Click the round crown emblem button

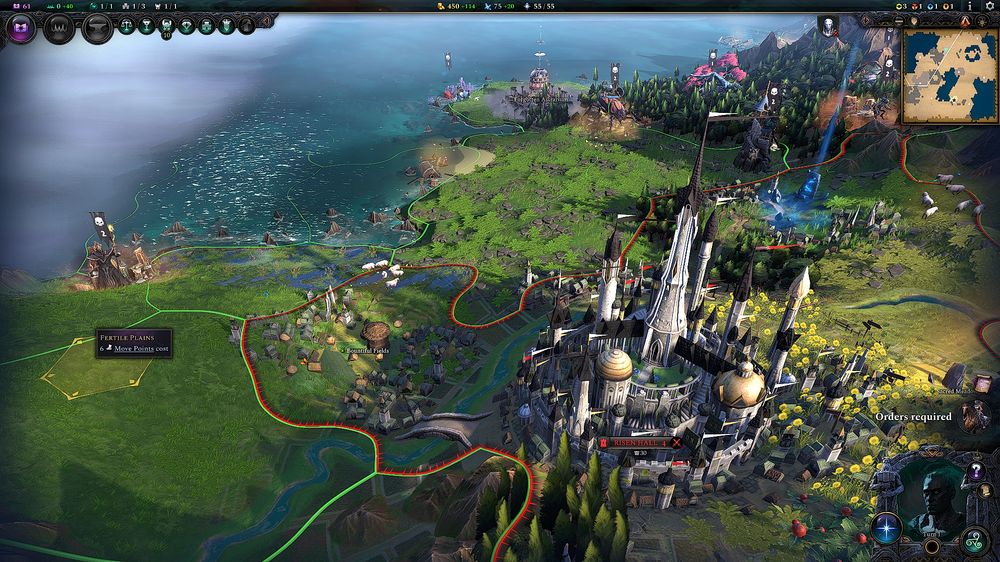[x=59, y=28]
